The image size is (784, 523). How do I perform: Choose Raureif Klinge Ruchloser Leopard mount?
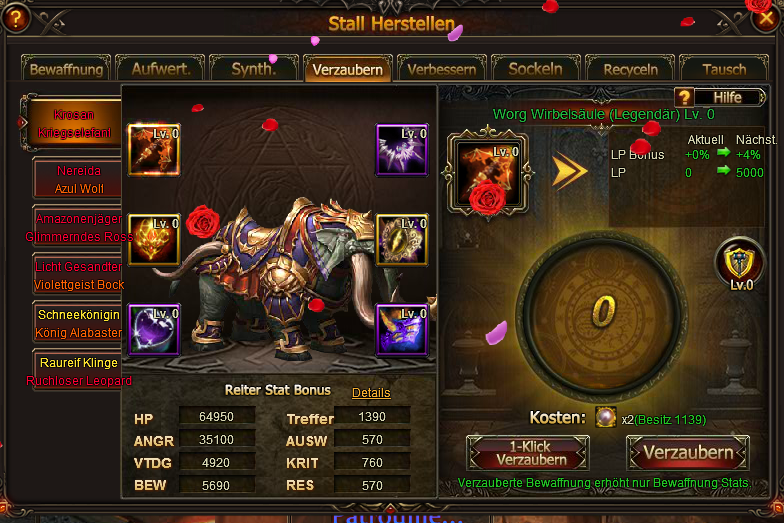(79, 371)
